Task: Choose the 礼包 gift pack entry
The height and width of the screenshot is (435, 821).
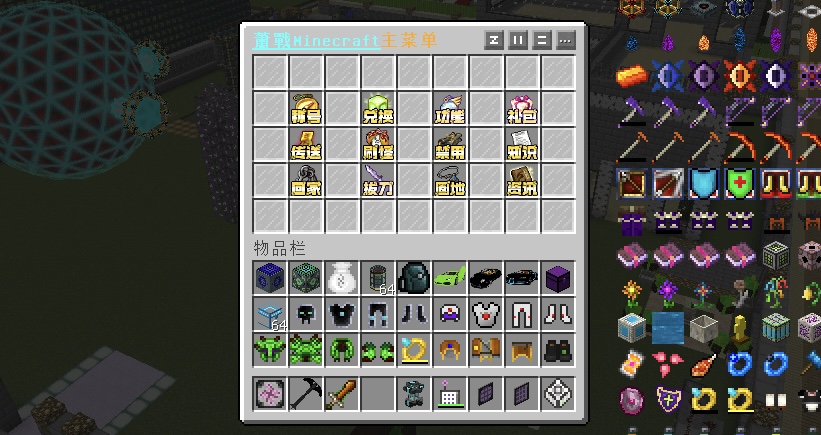Action: point(521,109)
